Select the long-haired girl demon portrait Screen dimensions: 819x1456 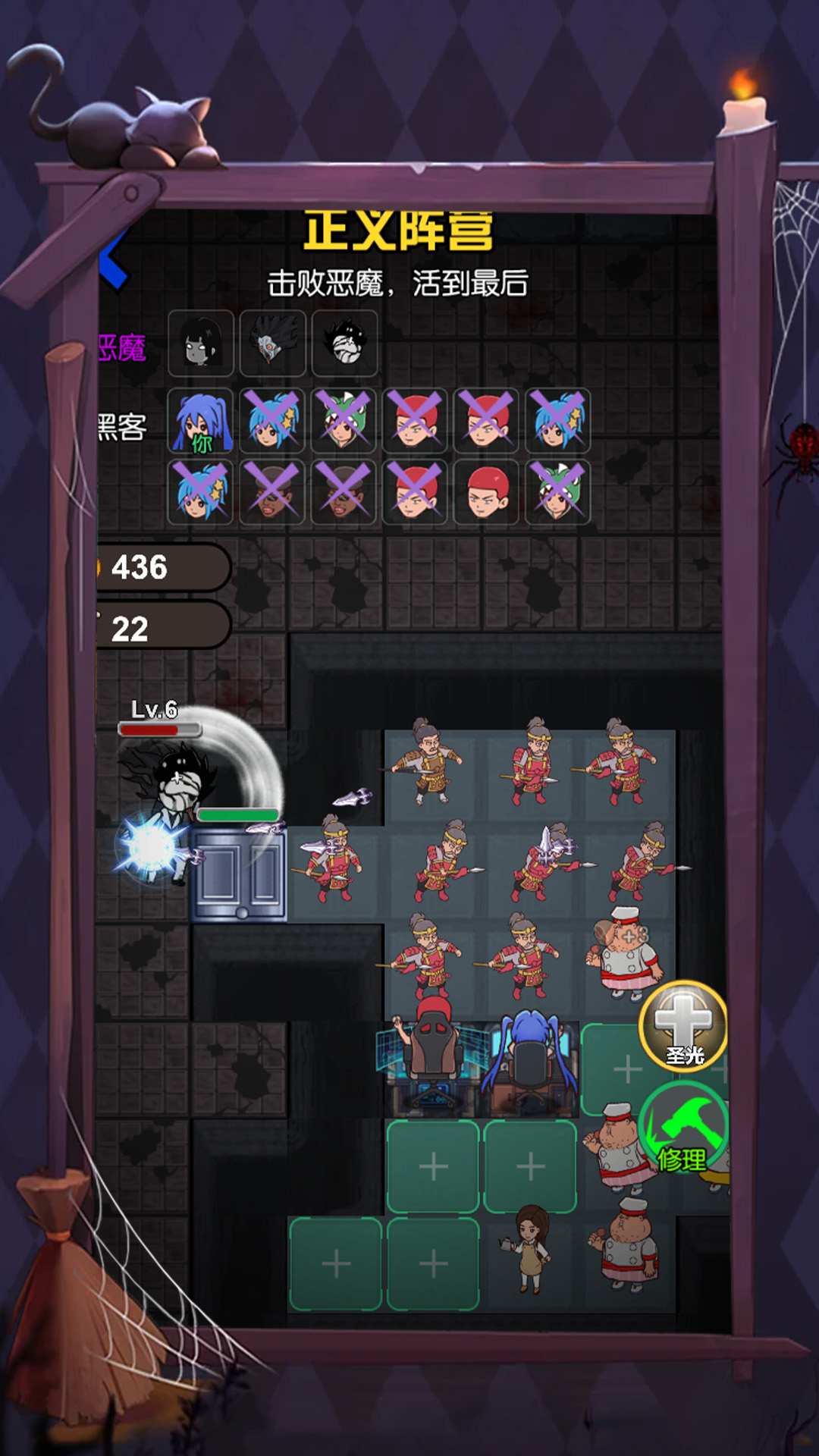point(201,344)
